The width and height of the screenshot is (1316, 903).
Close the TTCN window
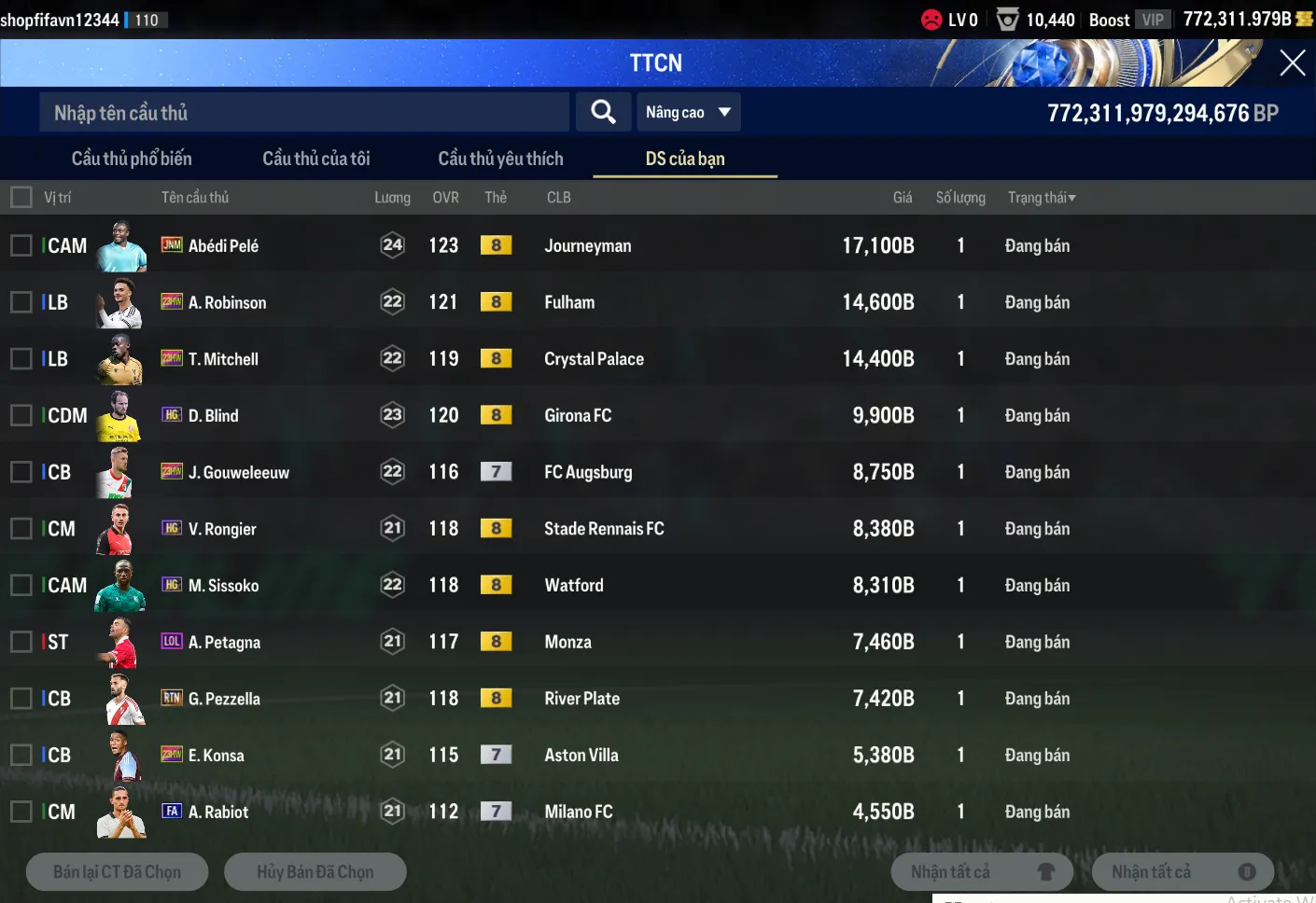pos(1292,63)
